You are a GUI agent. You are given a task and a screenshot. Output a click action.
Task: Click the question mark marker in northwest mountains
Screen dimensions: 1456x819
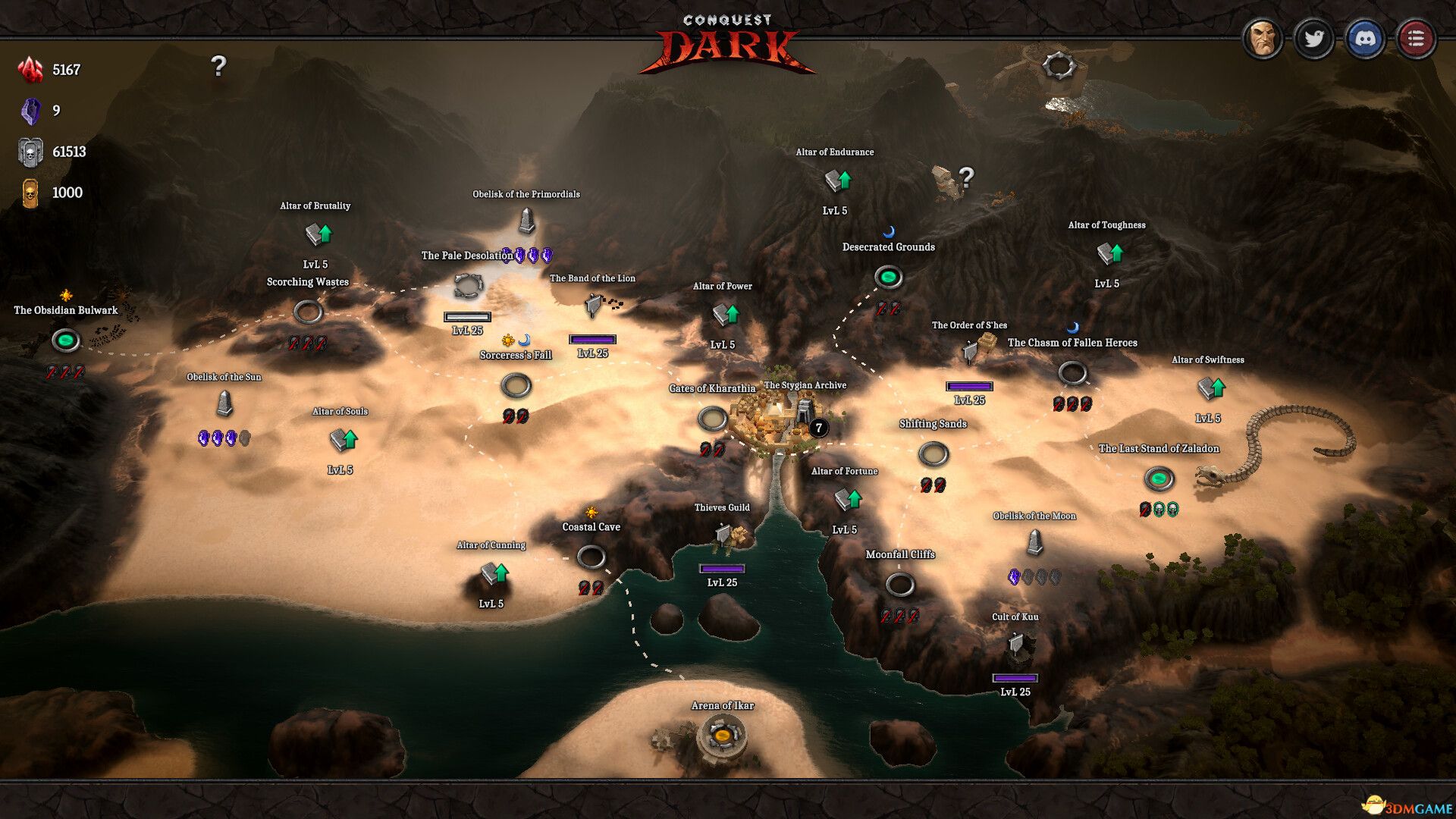tap(219, 68)
